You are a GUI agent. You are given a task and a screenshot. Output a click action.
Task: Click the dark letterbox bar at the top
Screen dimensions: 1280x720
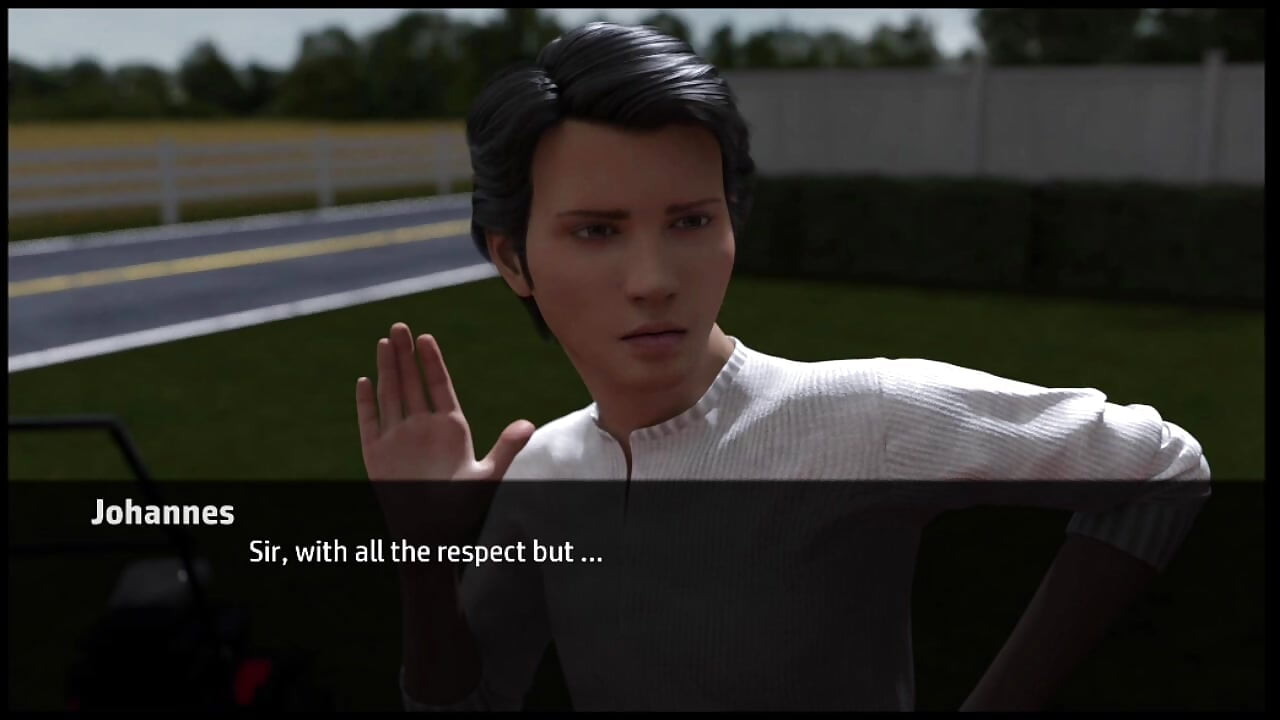(640, 5)
